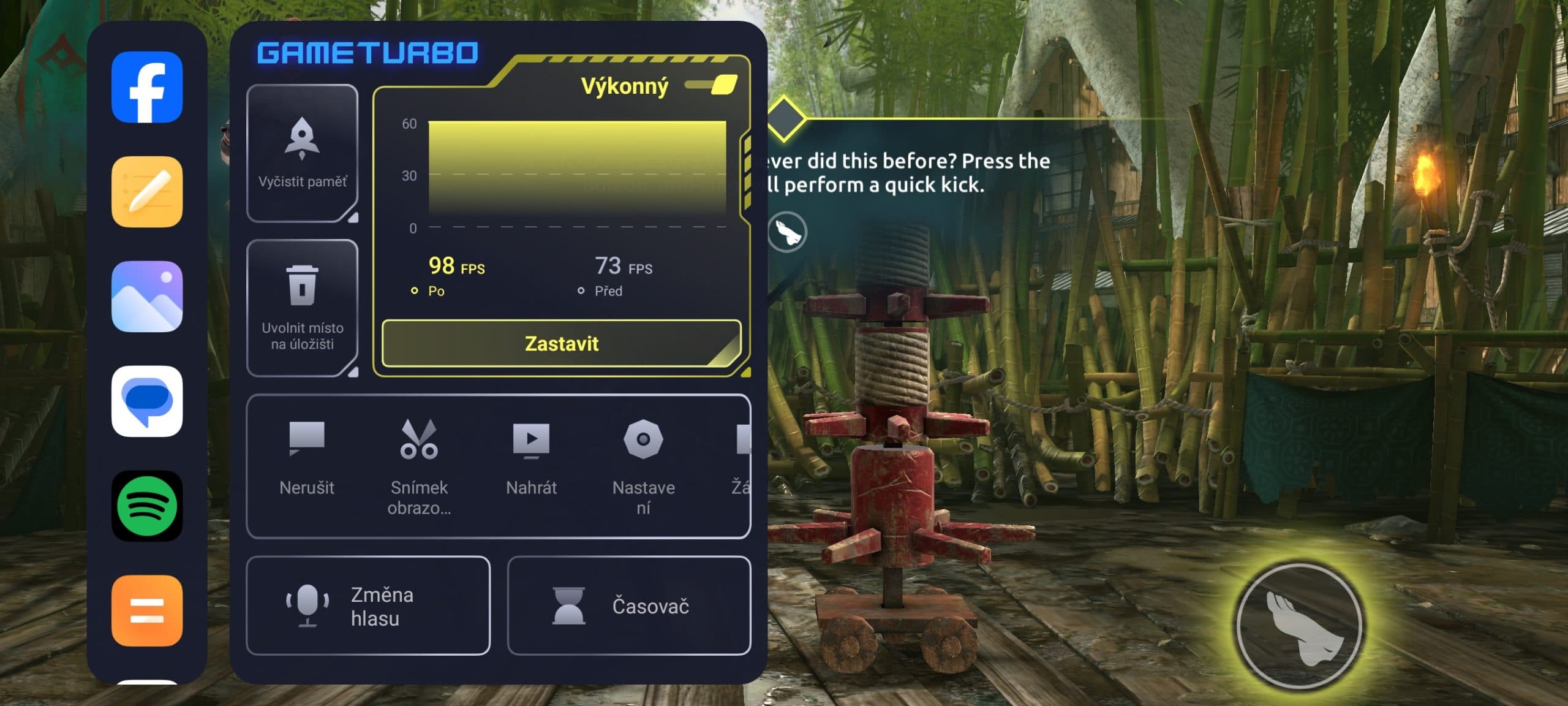Open the Notes app shortcut

(147, 192)
